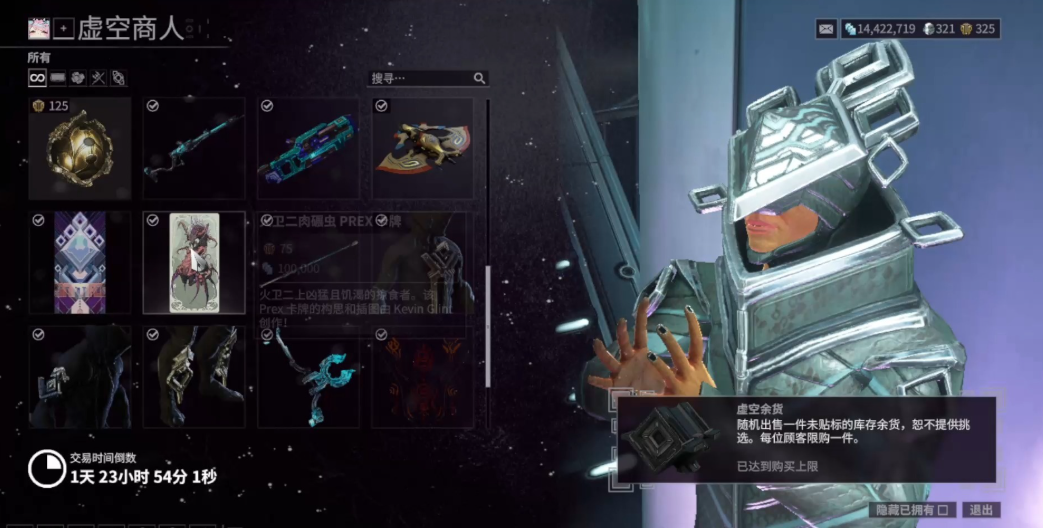1043x528 pixels.
Task: Click the search box in the shop
Action: tap(422, 78)
